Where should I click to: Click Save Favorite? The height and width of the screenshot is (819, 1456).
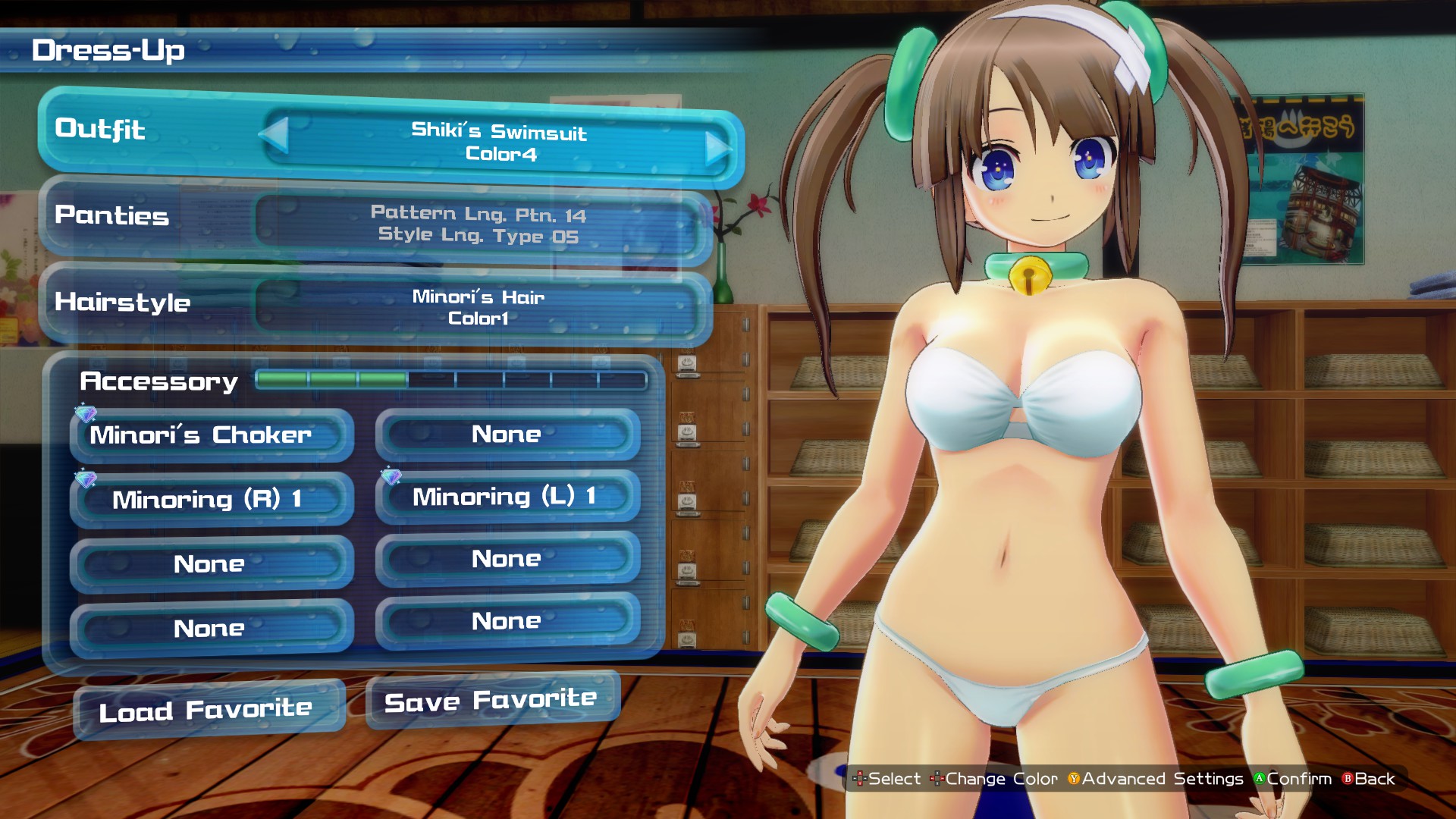click(x=492, y=700)
